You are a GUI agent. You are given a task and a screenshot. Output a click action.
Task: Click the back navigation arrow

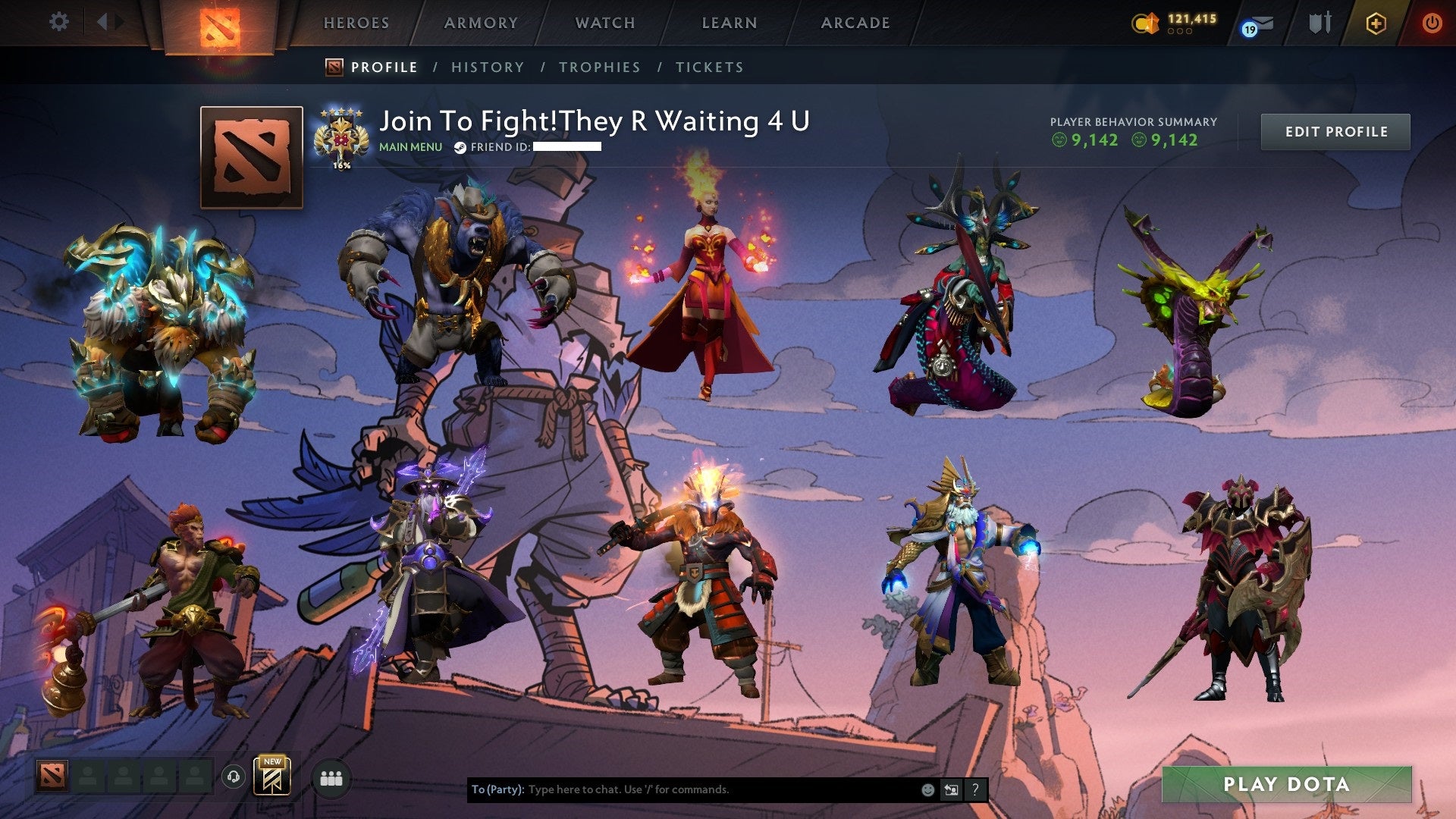104,22
